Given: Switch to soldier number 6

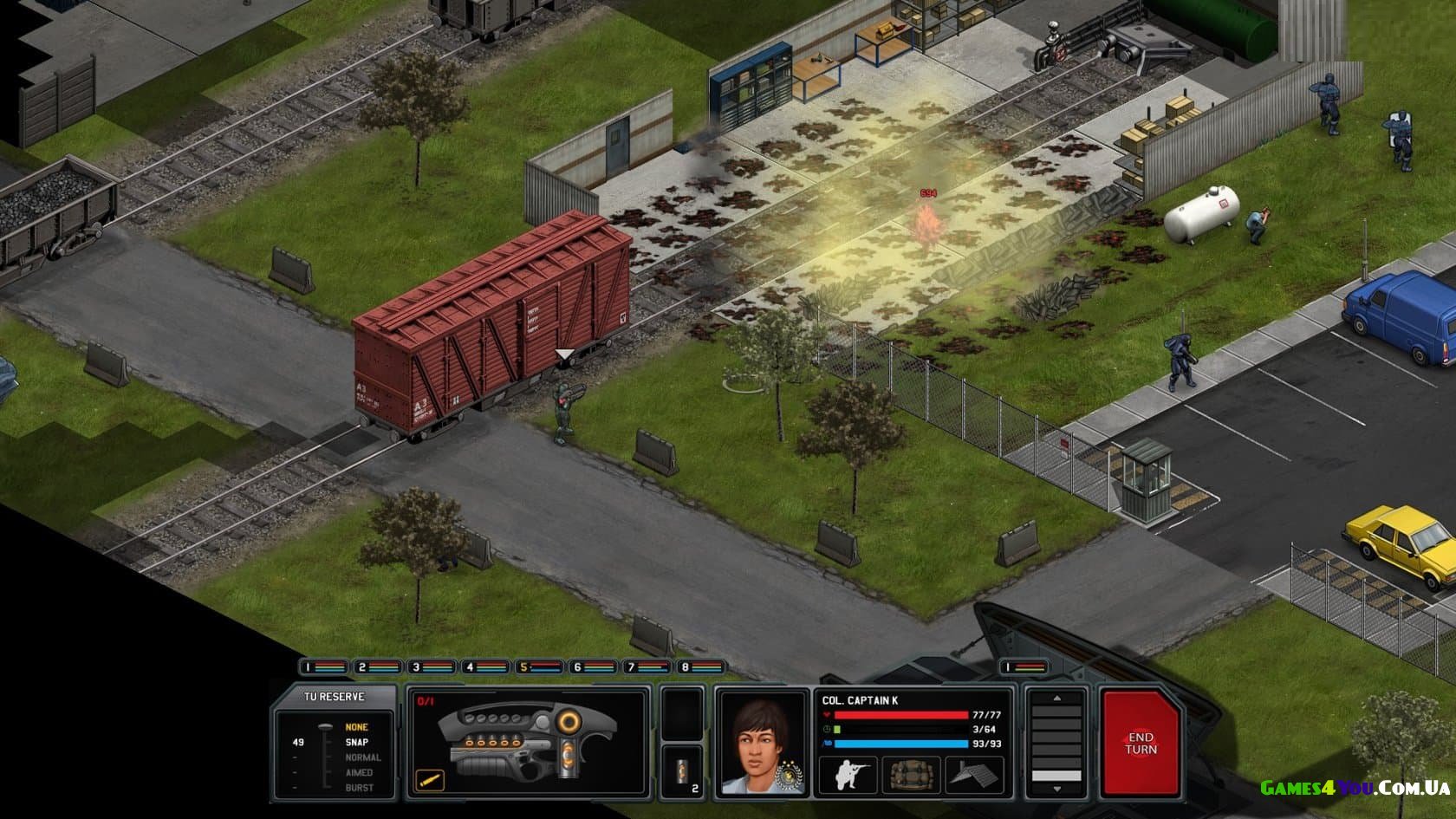Looking at the screenshot, I should pos(593,667).
